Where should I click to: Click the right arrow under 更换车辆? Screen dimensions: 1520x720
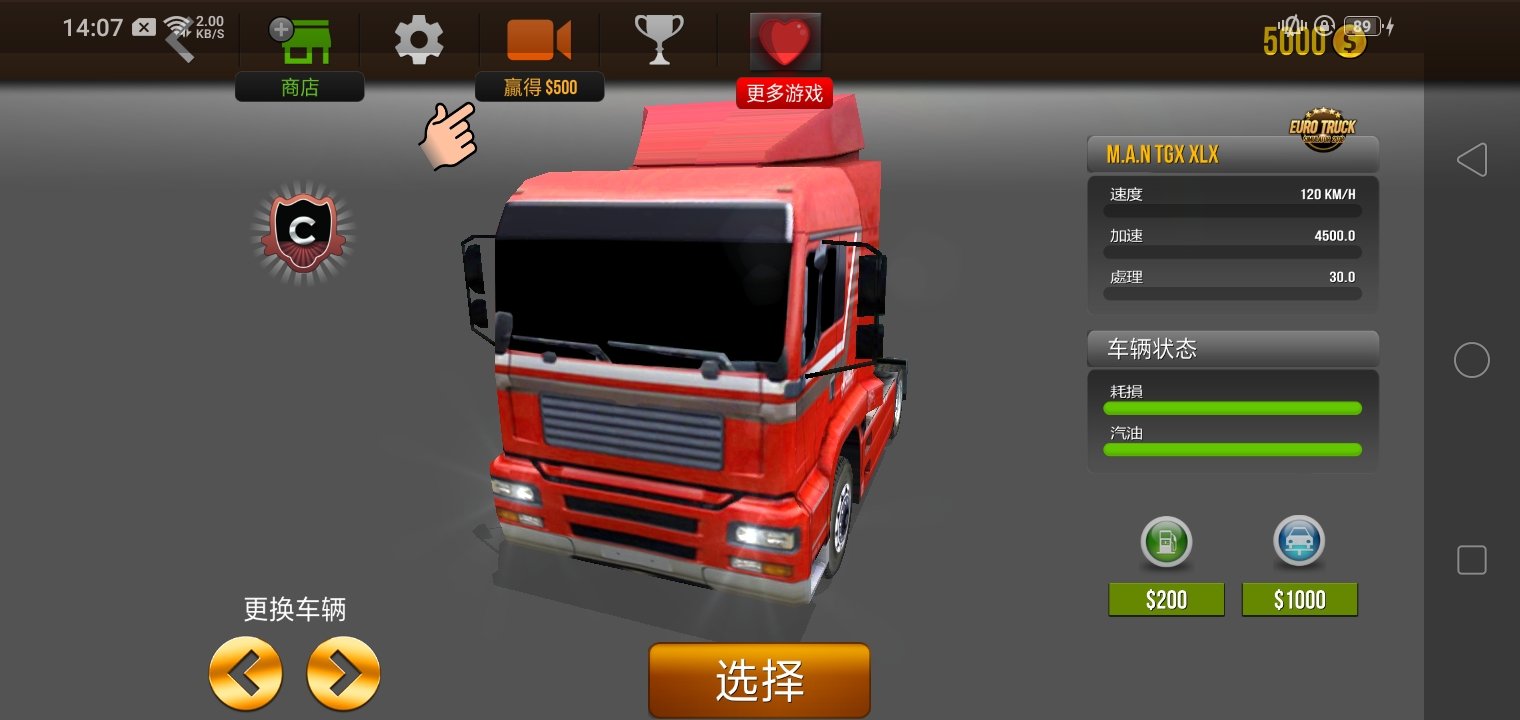tap(344, 674)
